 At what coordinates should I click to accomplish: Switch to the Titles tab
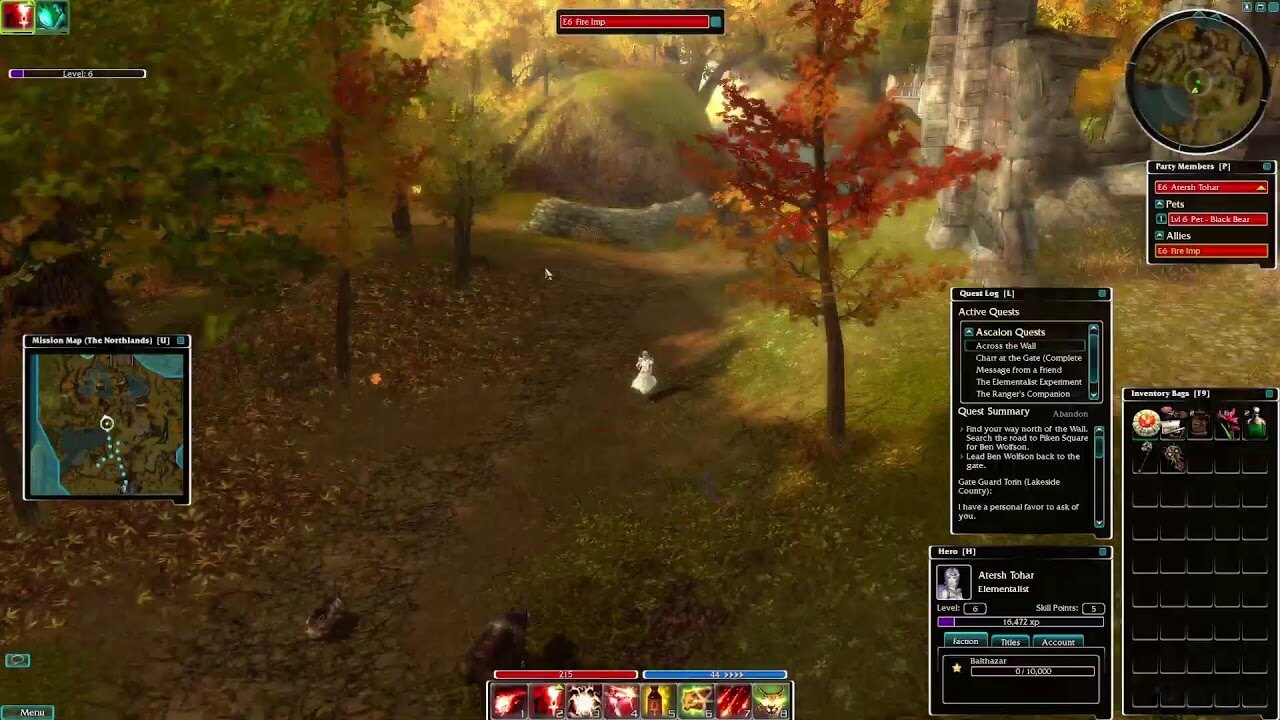(x=1011, y=642)
